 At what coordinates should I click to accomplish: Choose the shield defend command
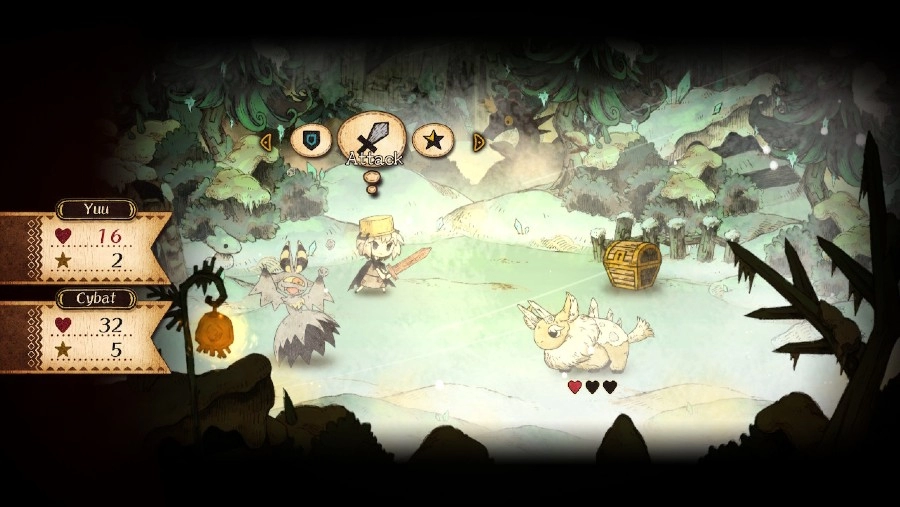(x=311, y=141)
